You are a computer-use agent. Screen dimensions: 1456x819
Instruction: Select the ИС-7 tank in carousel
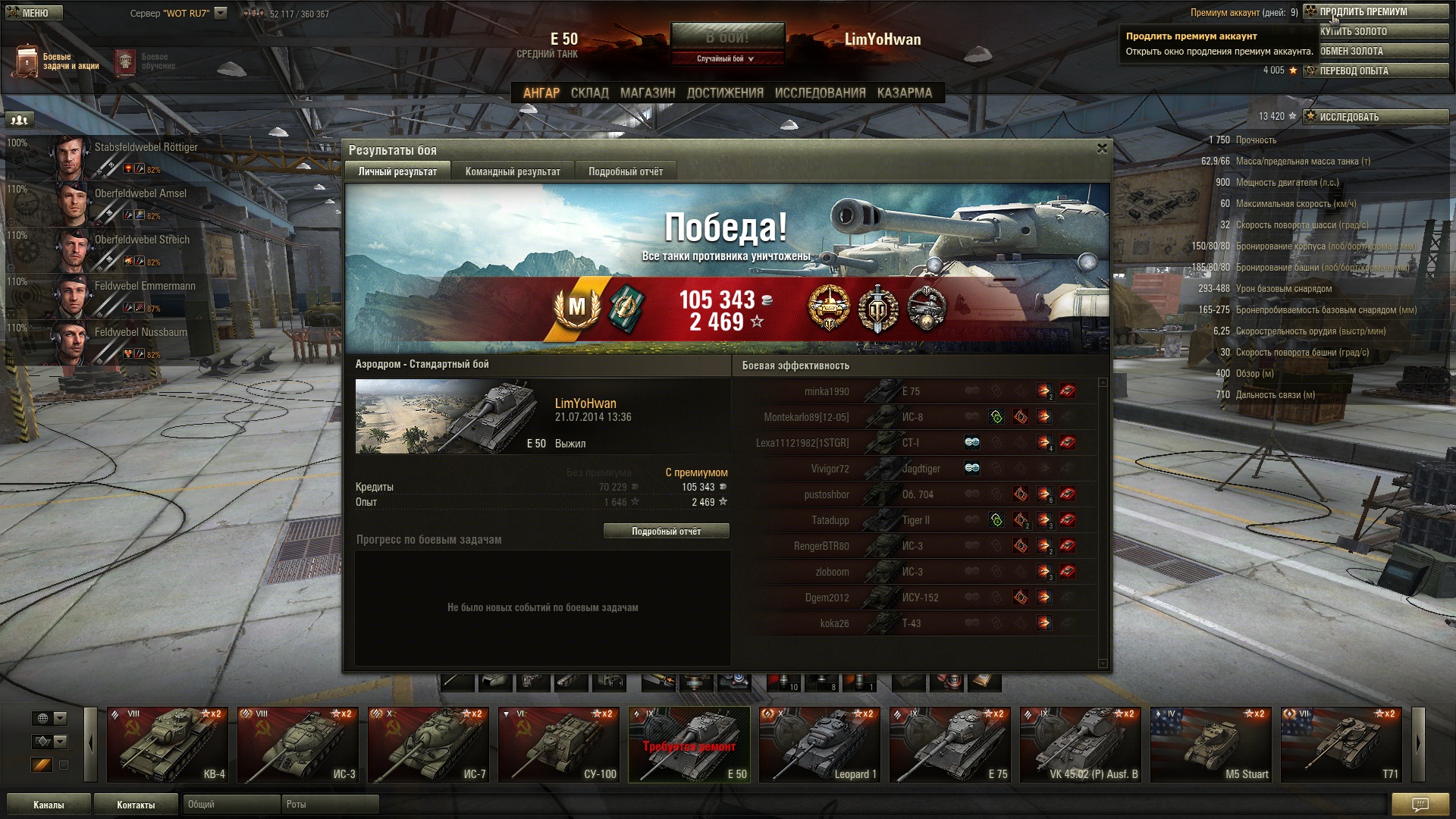[x=428, y=745]
